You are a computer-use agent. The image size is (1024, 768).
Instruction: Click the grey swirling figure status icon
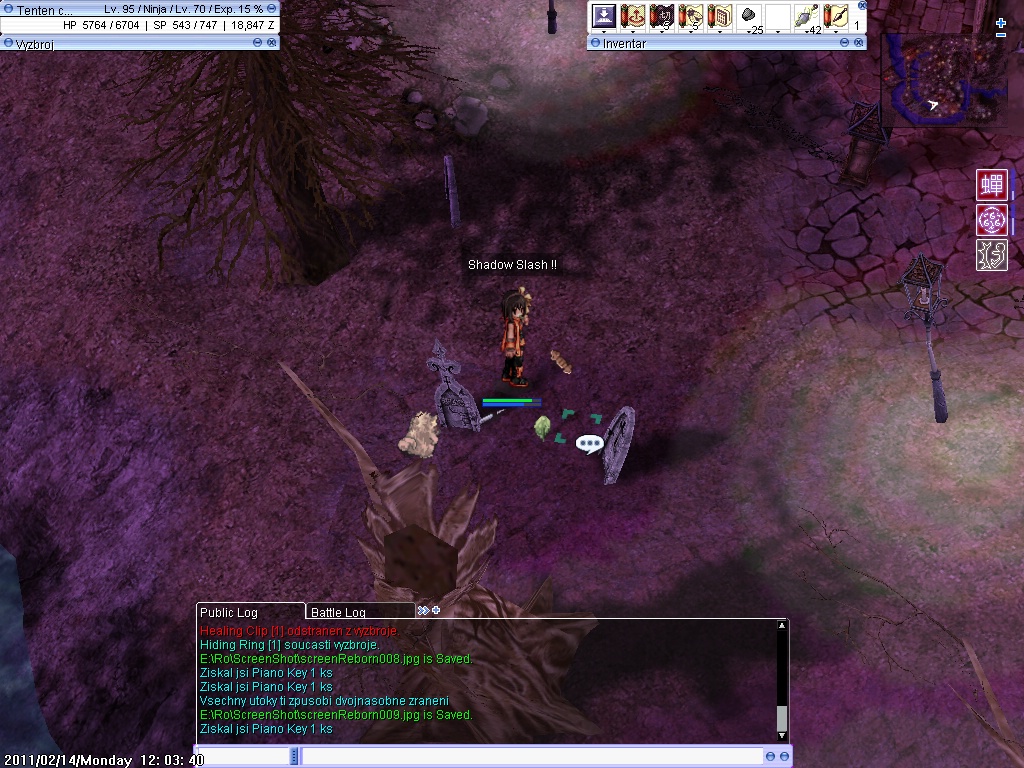click(x=992, y=255)
